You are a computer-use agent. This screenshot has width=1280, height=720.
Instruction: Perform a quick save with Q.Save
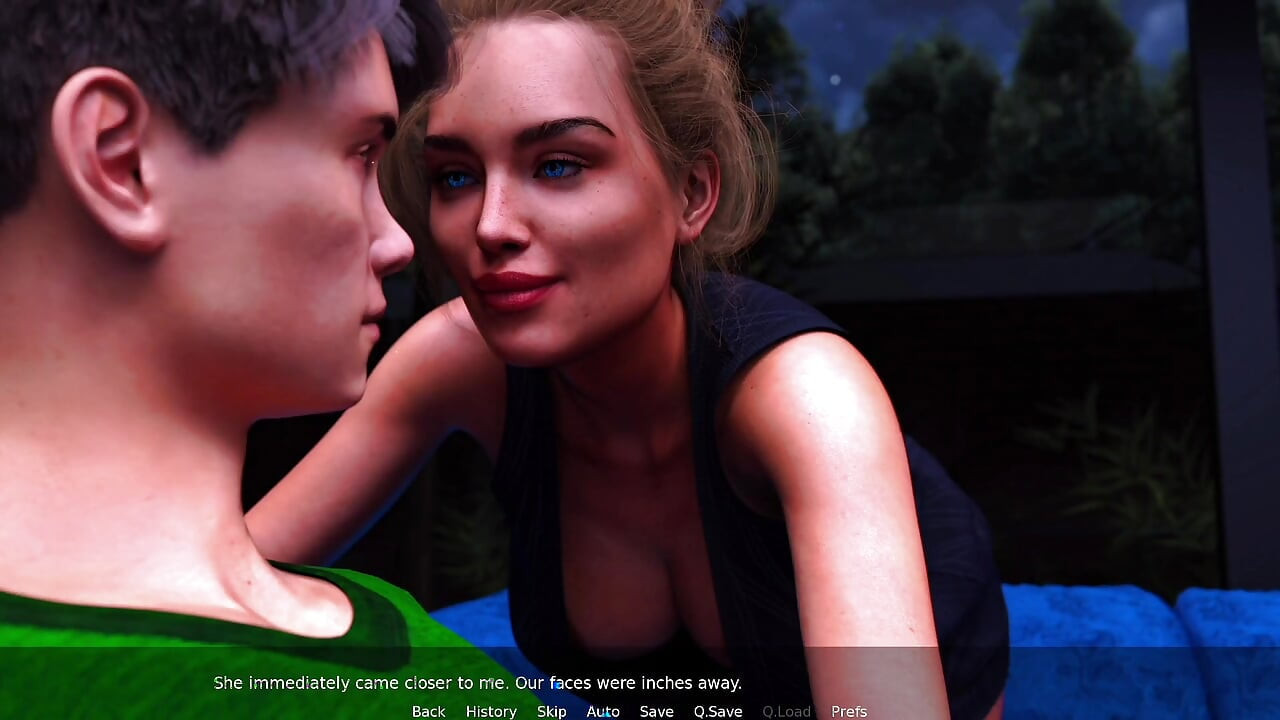click(716, 711)
